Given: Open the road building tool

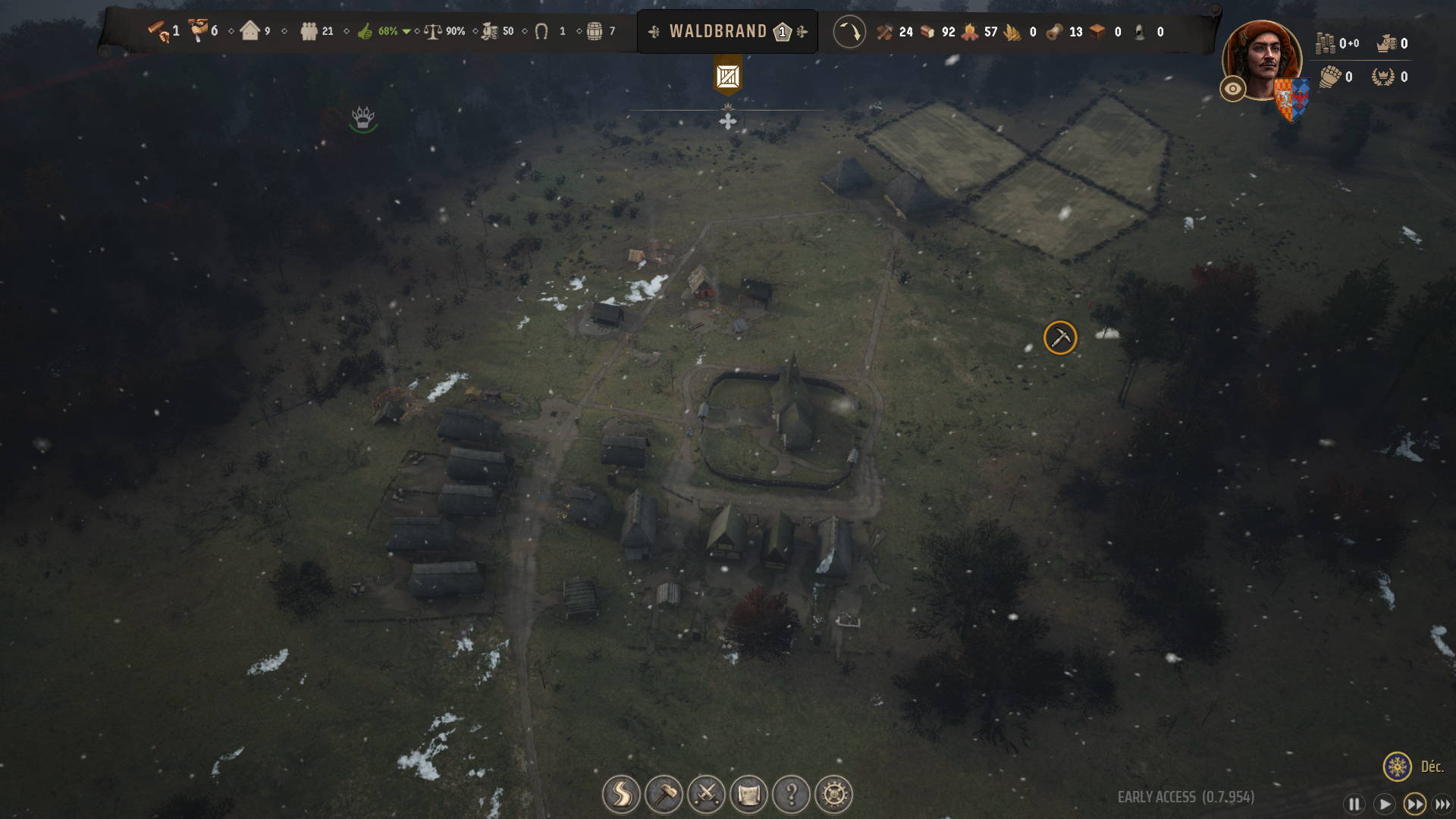Looking at the screenshot, I should coord(621,794).
